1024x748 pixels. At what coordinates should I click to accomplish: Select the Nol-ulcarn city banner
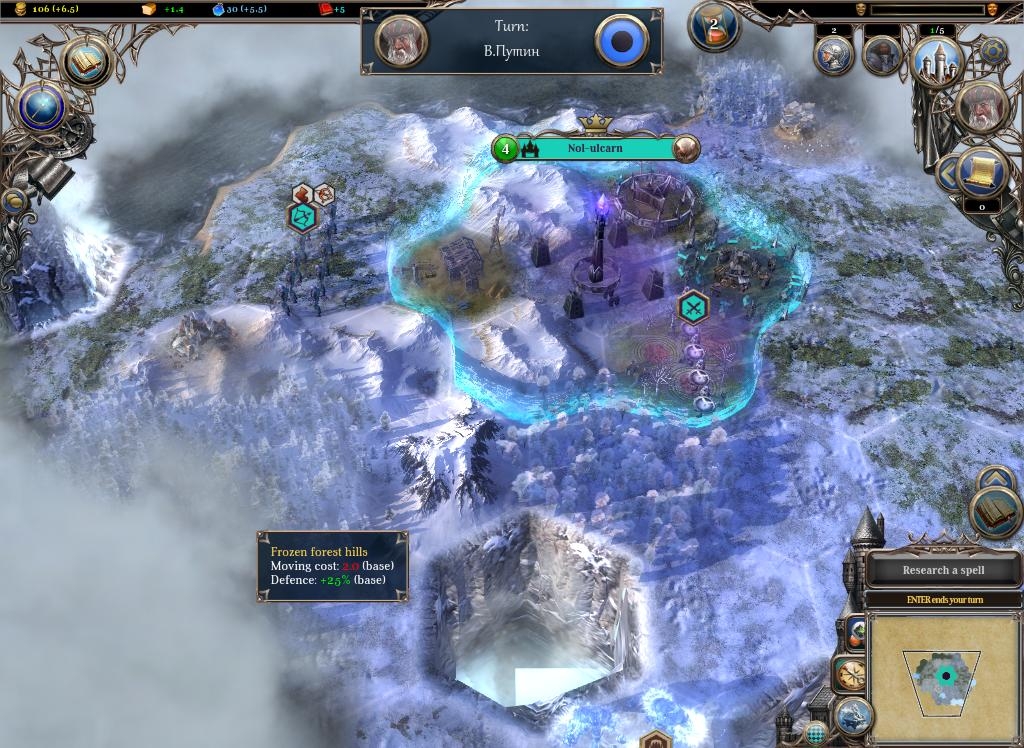(x=595, y=149)
